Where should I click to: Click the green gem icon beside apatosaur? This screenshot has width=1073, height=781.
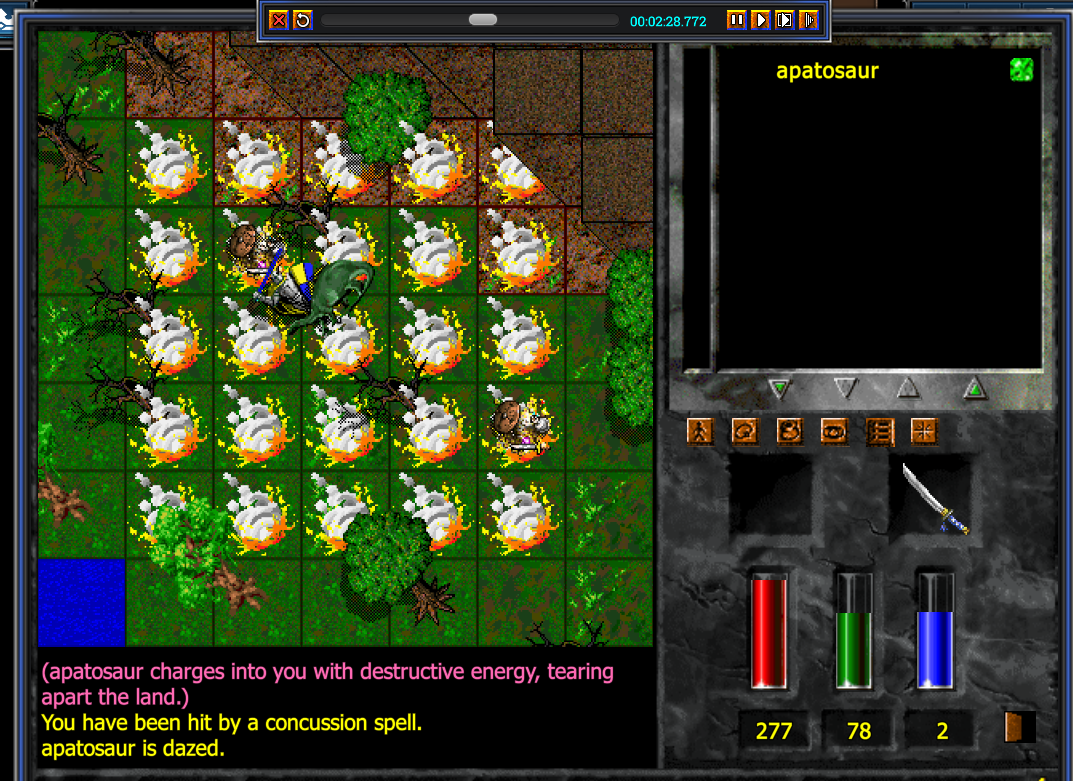click(x=1021, y=69)
